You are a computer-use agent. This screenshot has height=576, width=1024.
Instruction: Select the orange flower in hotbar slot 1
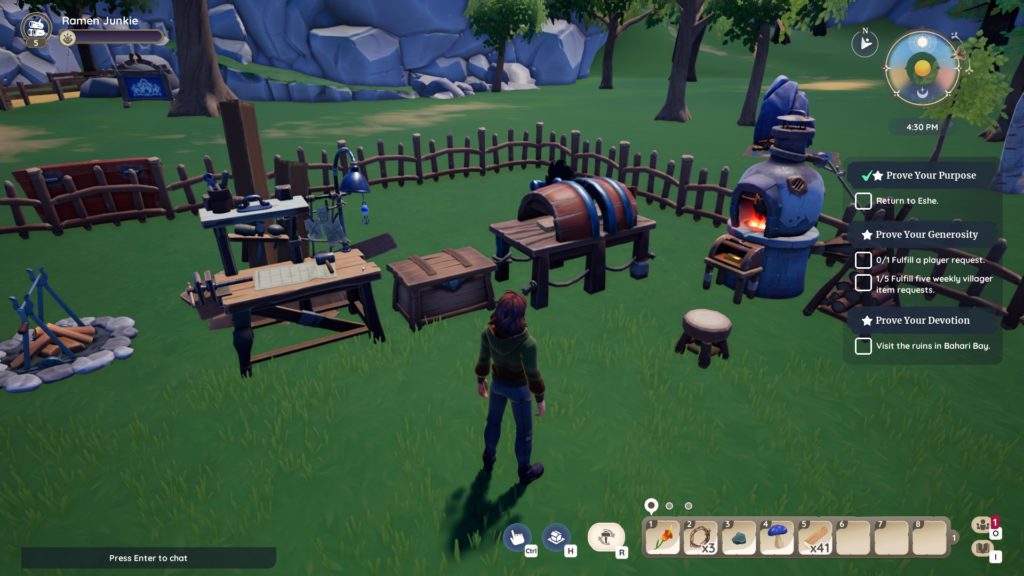click(663, 538)
